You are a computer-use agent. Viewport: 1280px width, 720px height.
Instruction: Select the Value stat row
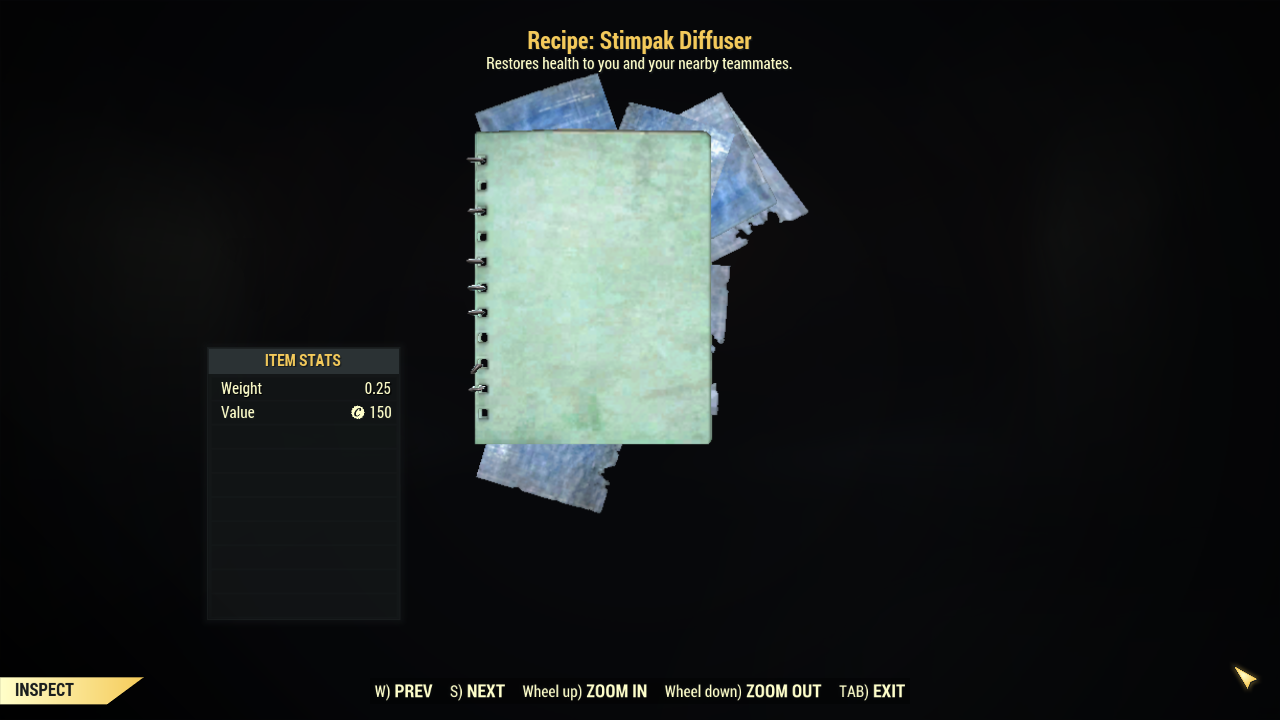click(303, 412)
